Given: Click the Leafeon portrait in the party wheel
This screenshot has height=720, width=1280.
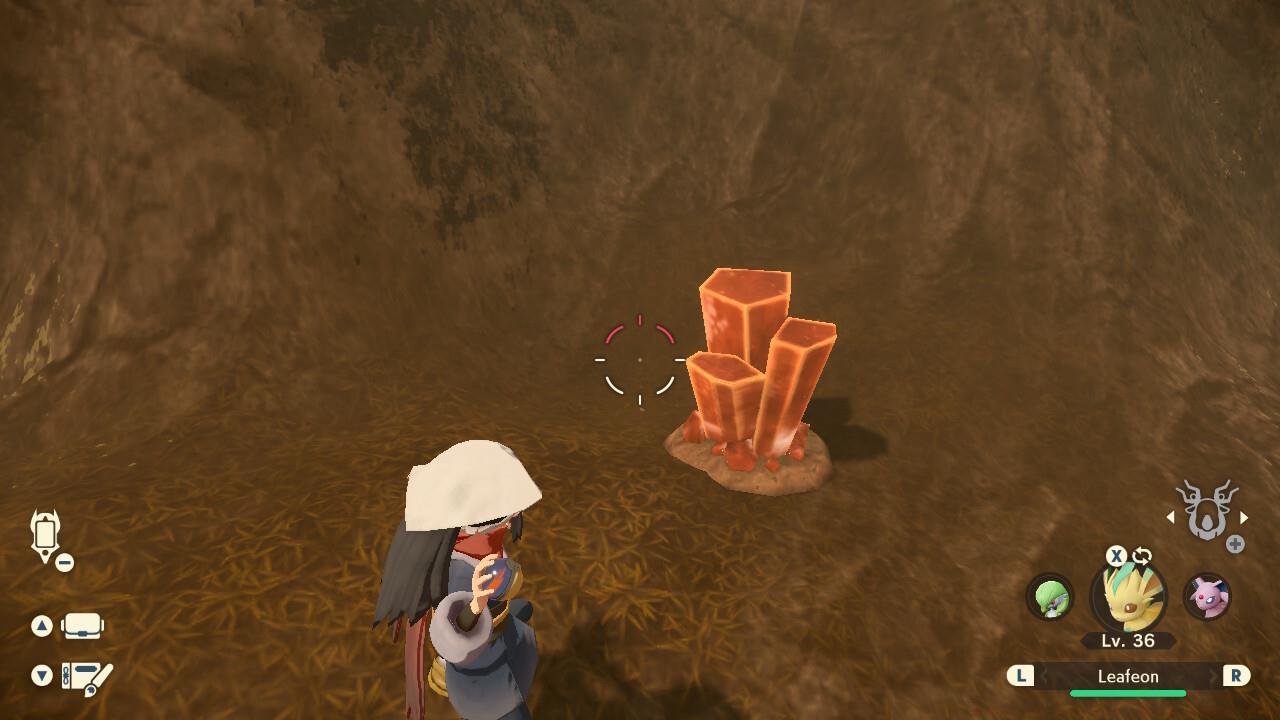Looking at the screenshot, I should (1128, 597).
